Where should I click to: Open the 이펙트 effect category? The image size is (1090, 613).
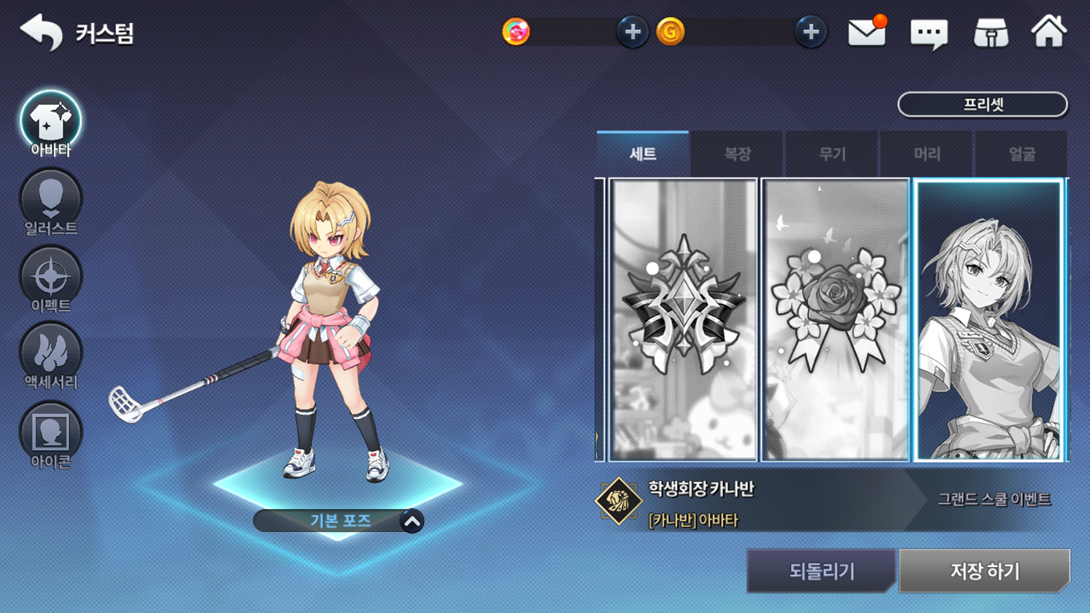(x=50, y=279)
